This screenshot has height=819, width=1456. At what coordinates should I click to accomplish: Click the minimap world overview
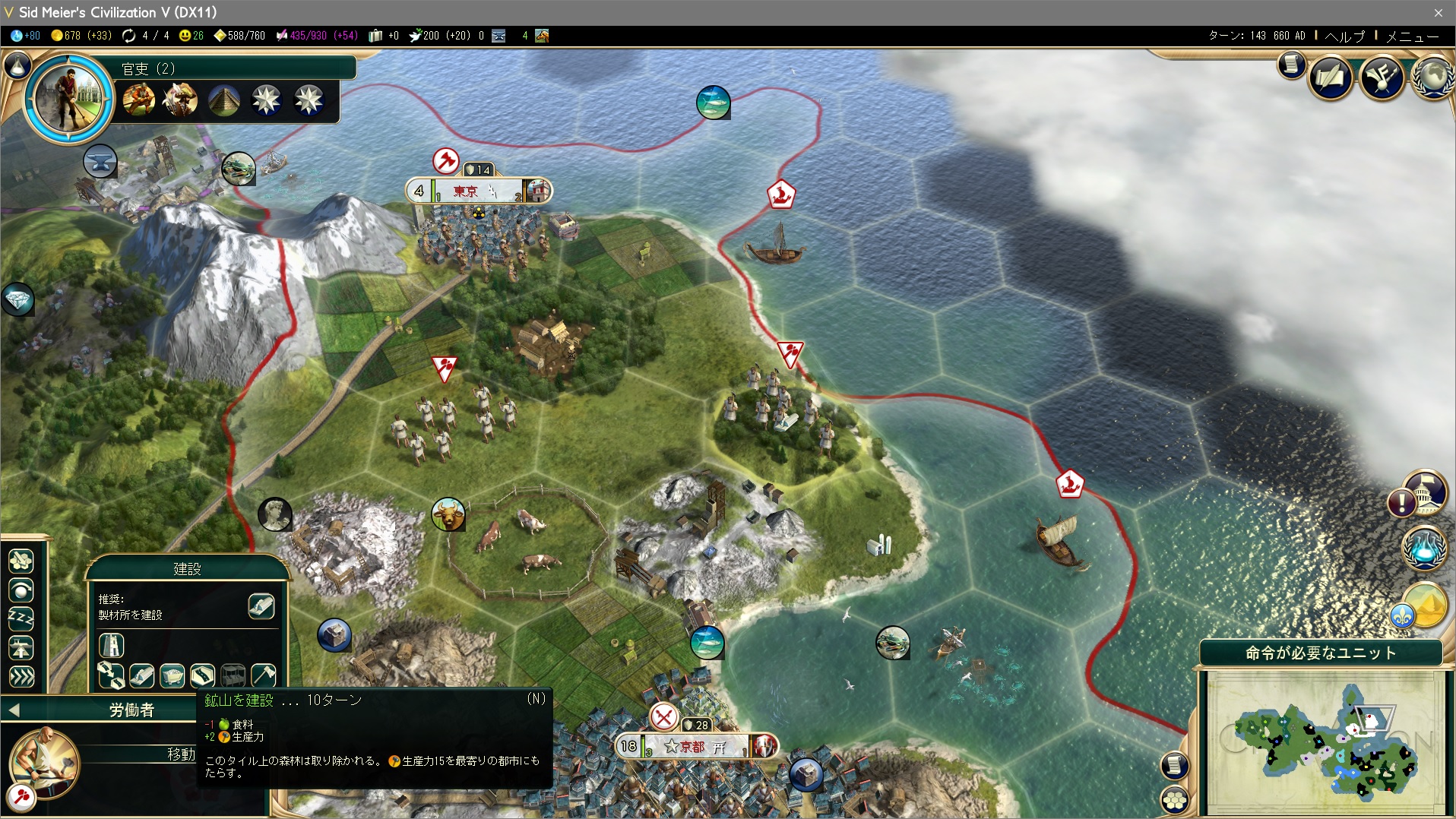point(1325,742)
